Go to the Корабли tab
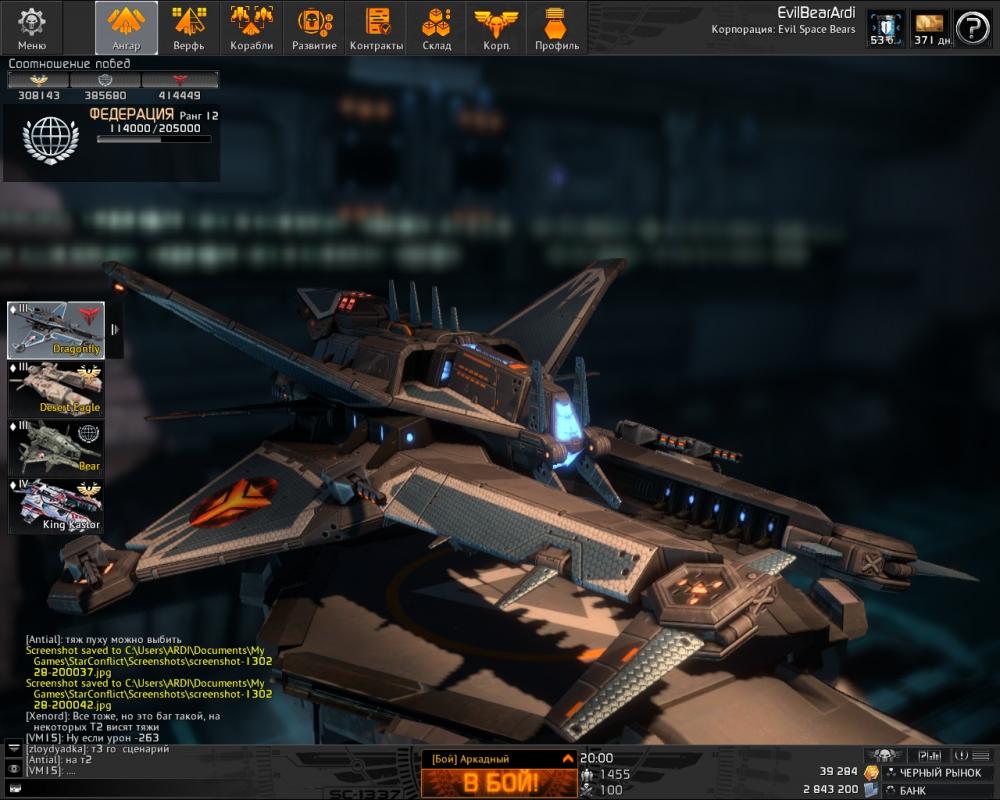This screenshot has height=800, width=1000. pyautogui.click(x=251, y=27)
